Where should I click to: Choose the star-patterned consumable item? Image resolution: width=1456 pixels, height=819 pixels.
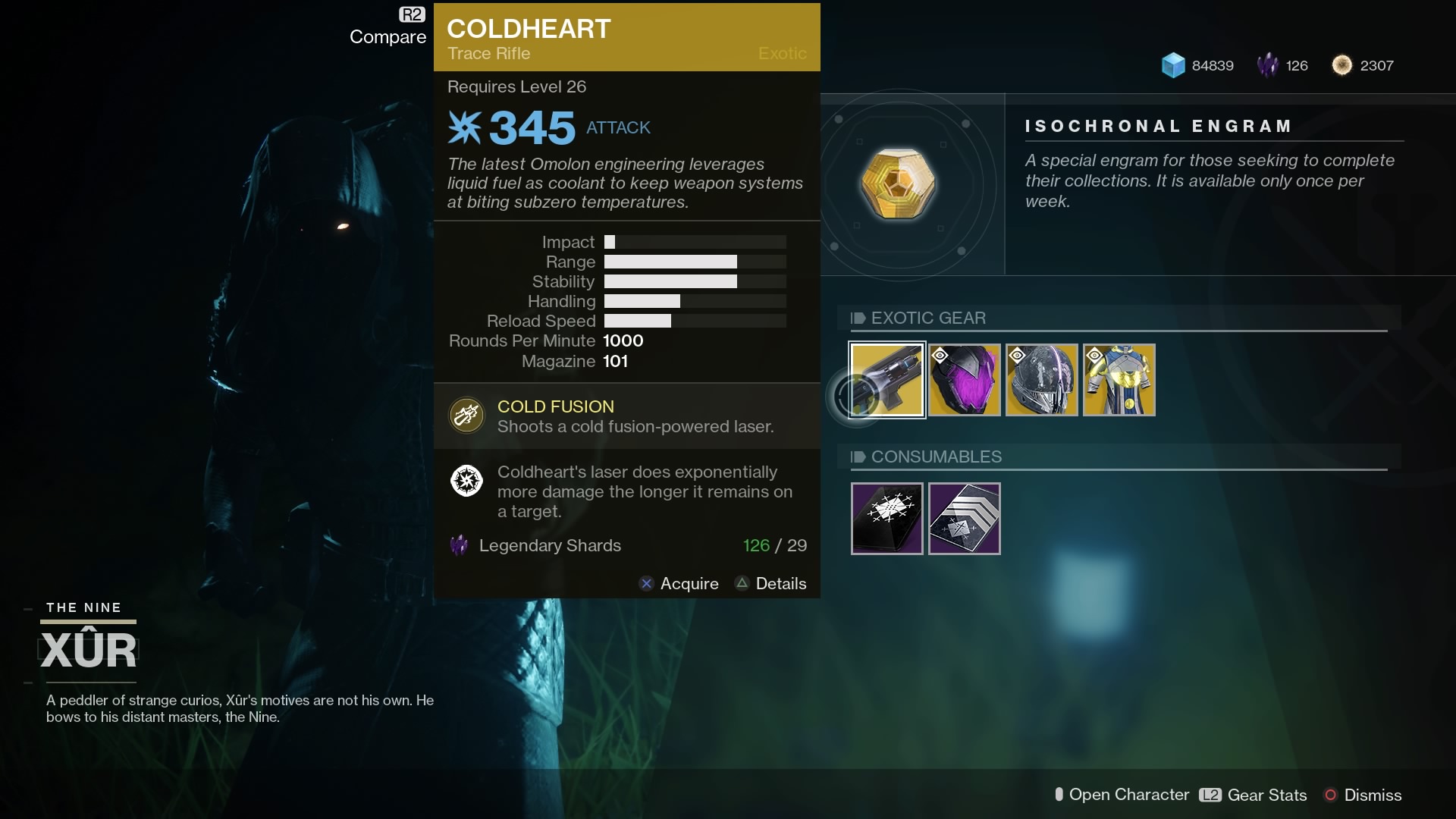(x=886, y=519)
